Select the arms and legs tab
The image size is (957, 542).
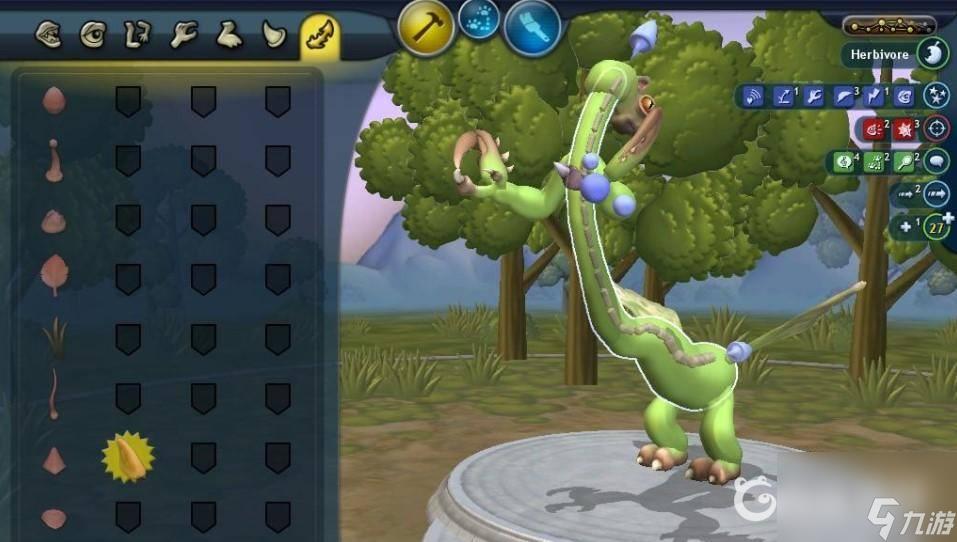(137, 36)
